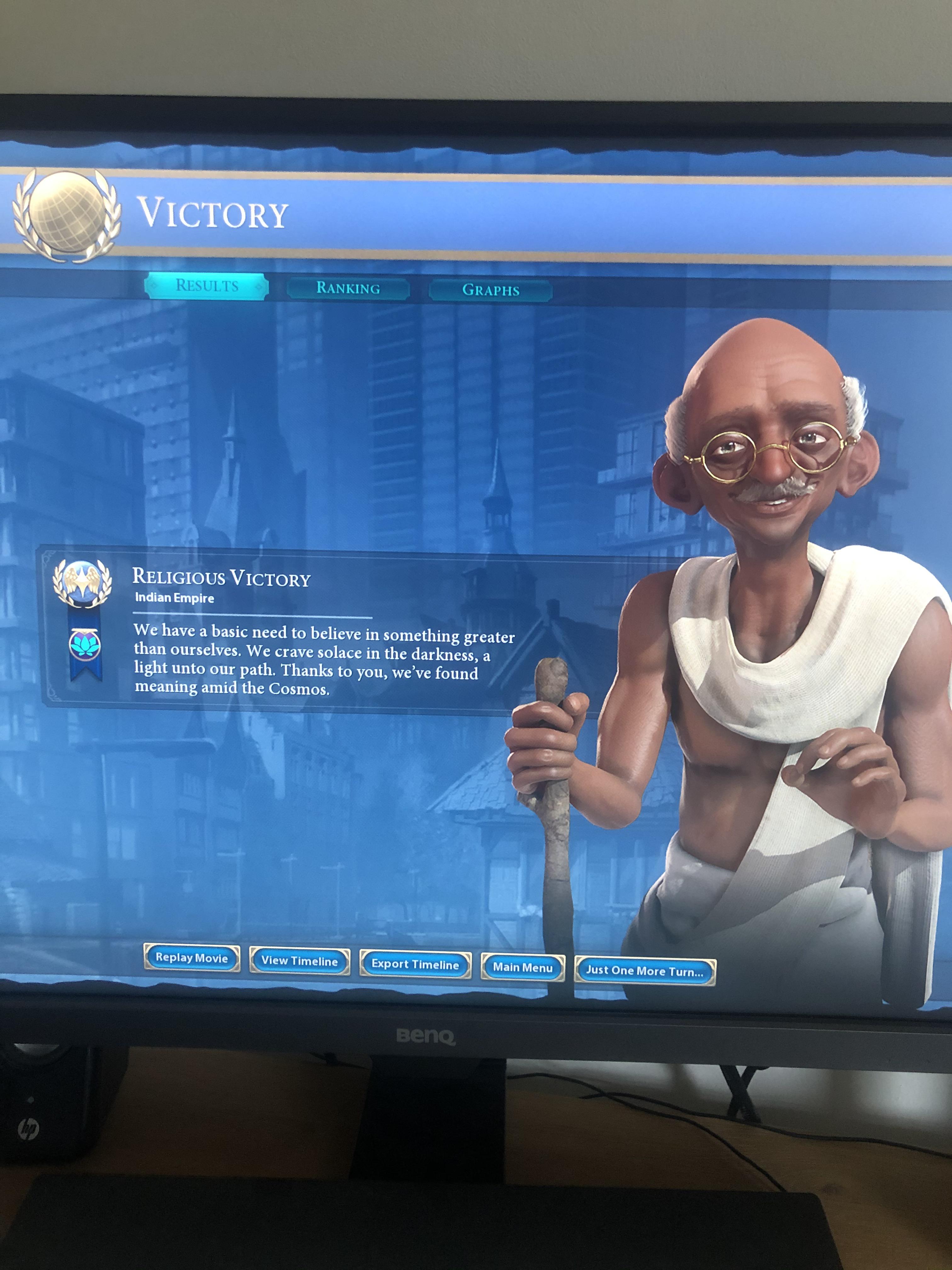
Task: Open the Graphs tab
Action: [490, 290]
